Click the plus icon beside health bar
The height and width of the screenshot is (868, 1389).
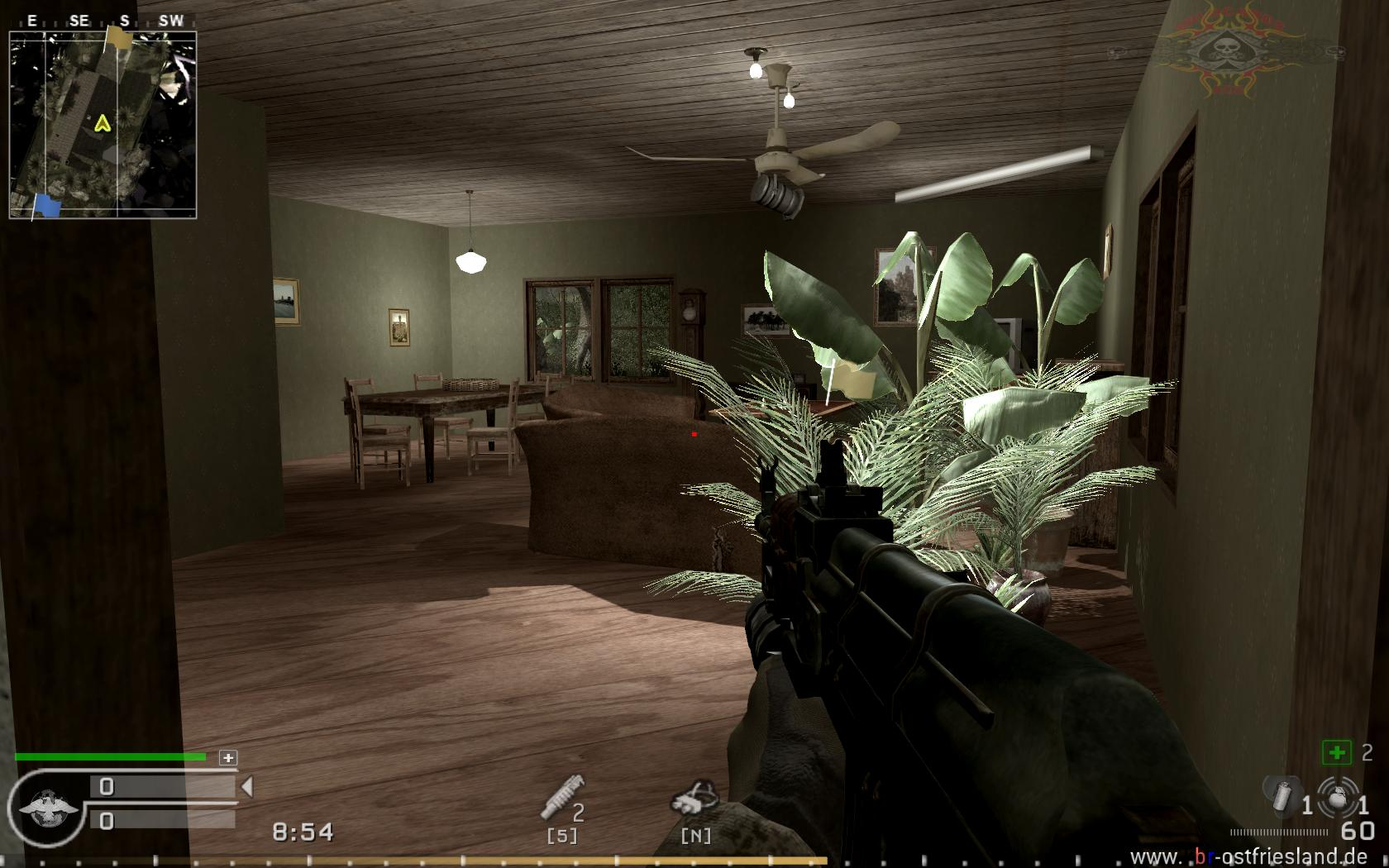coord(228,757)
